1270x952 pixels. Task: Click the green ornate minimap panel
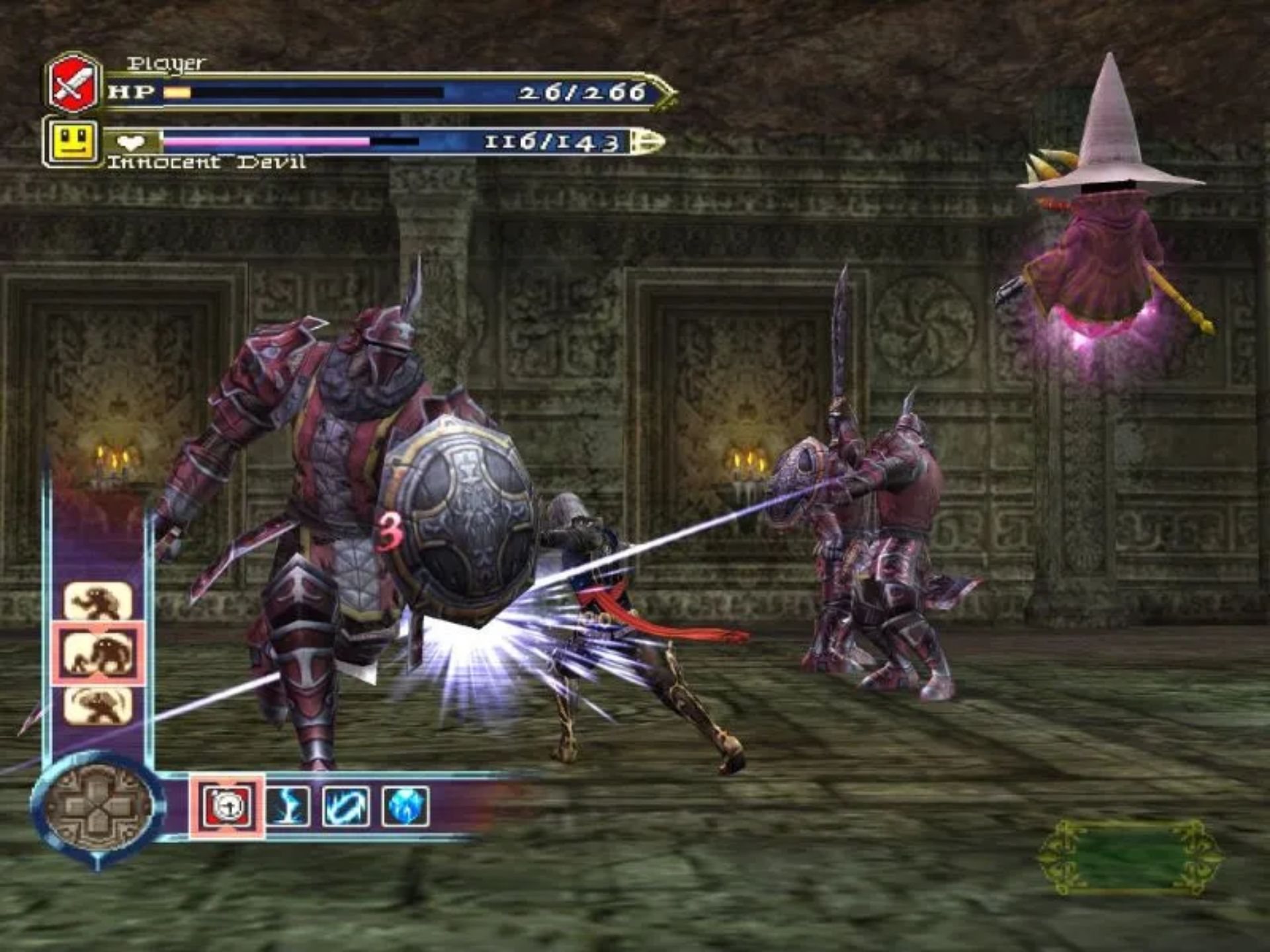(x=1130, y=858)
